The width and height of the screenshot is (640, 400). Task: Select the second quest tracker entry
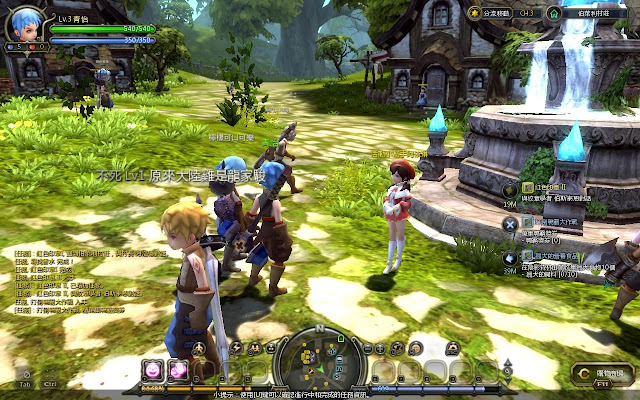[x=548, y=223]
